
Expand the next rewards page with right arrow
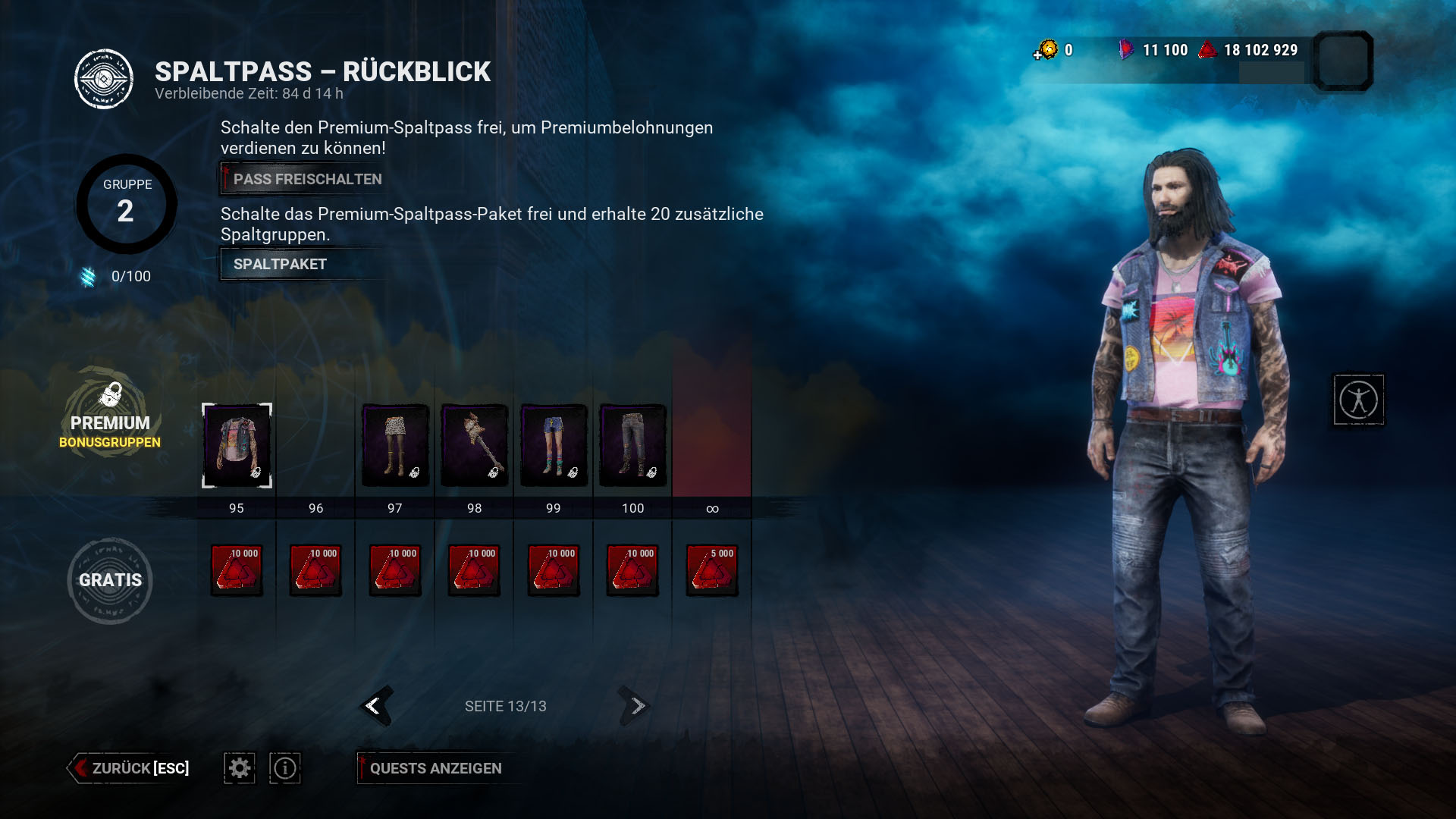[x=634, y=706]
